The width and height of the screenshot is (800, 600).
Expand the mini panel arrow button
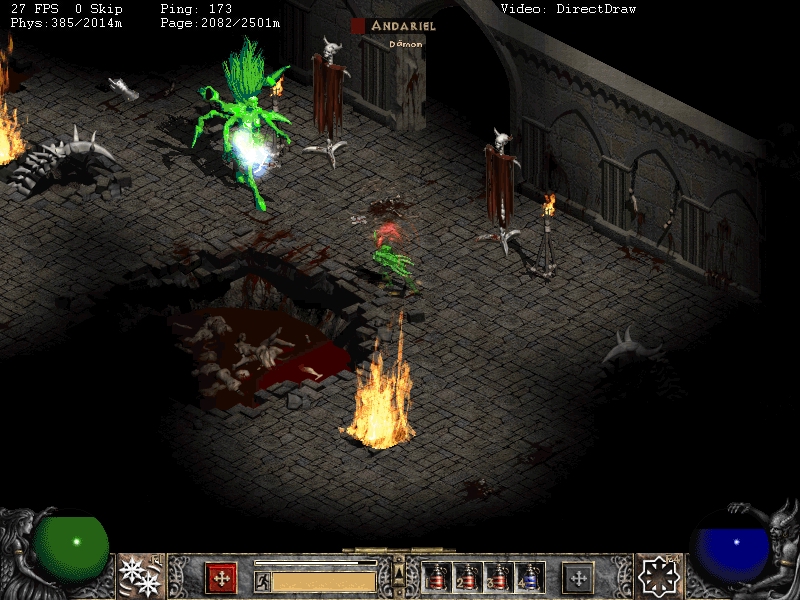point(398,571)
